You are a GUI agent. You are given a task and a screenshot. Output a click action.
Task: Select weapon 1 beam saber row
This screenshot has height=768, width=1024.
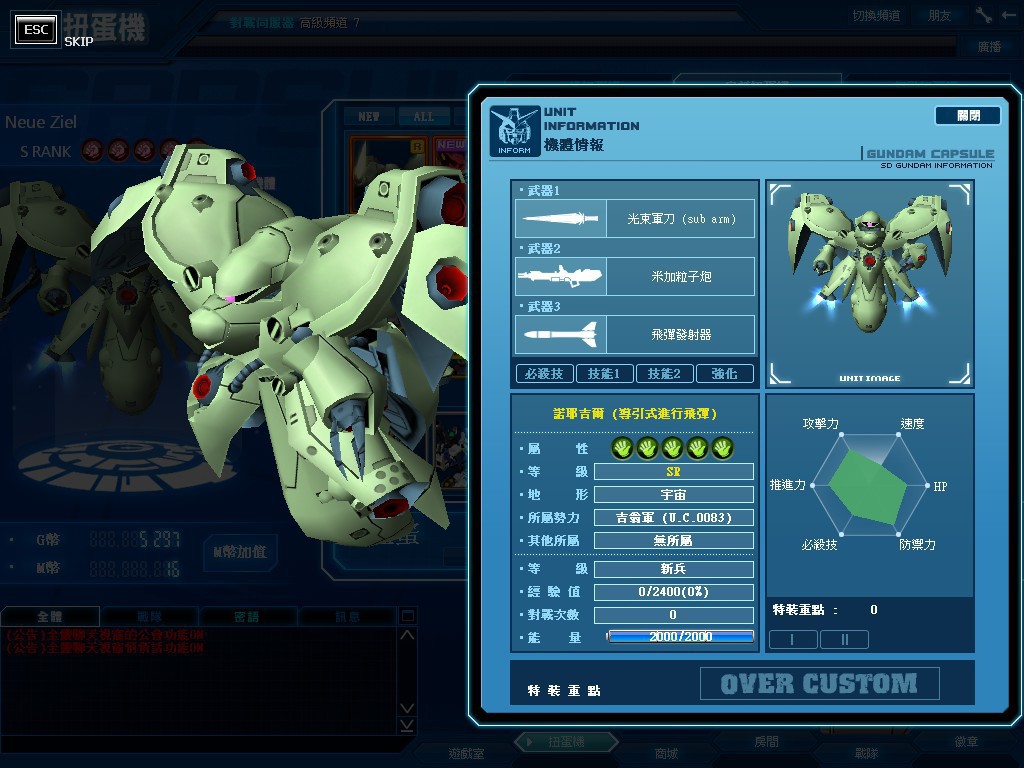635,218
